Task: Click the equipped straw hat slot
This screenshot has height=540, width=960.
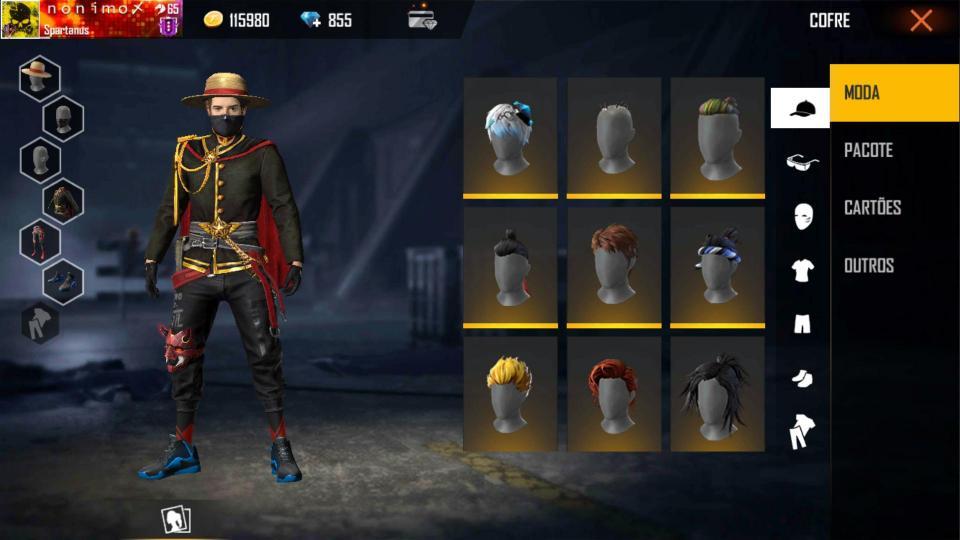Action: pyautogui.click(x=40, y=78)
